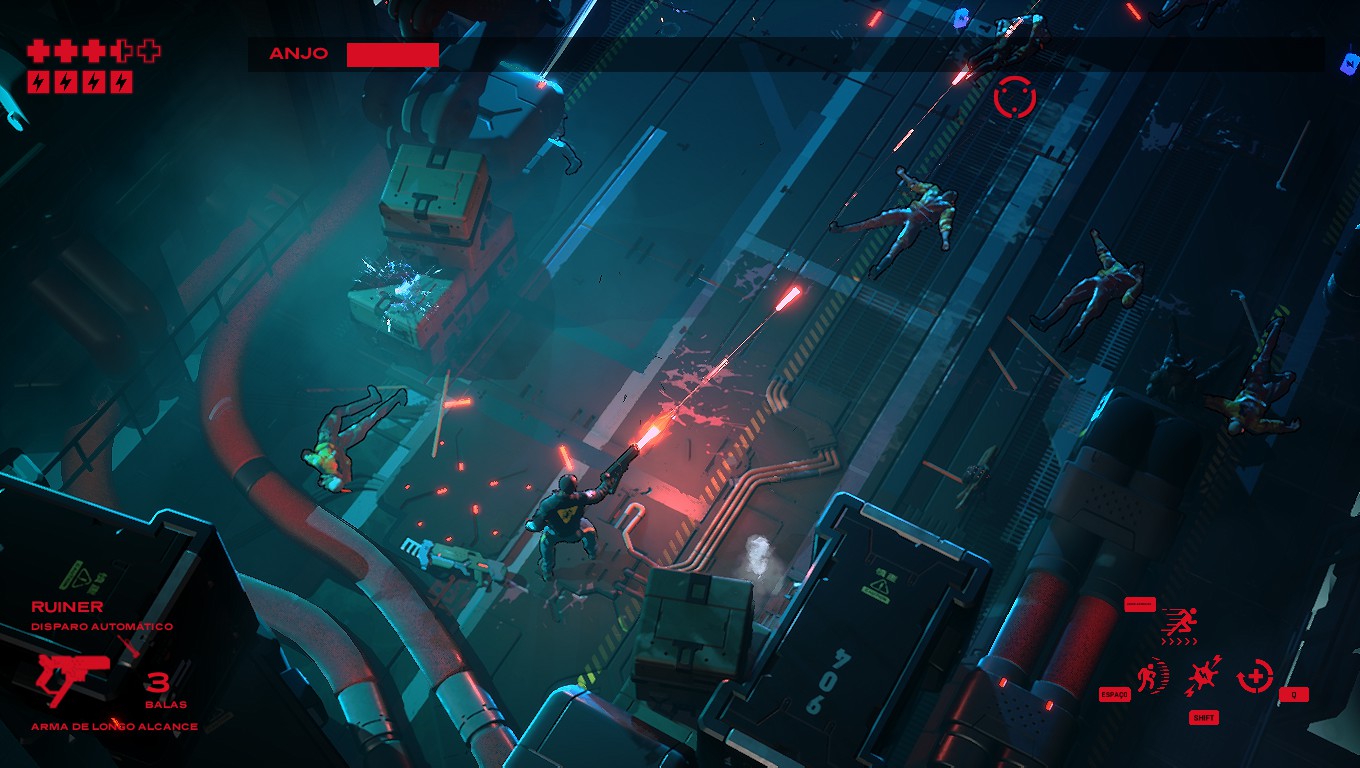Click ANJO's red health bar

point(391,53)
